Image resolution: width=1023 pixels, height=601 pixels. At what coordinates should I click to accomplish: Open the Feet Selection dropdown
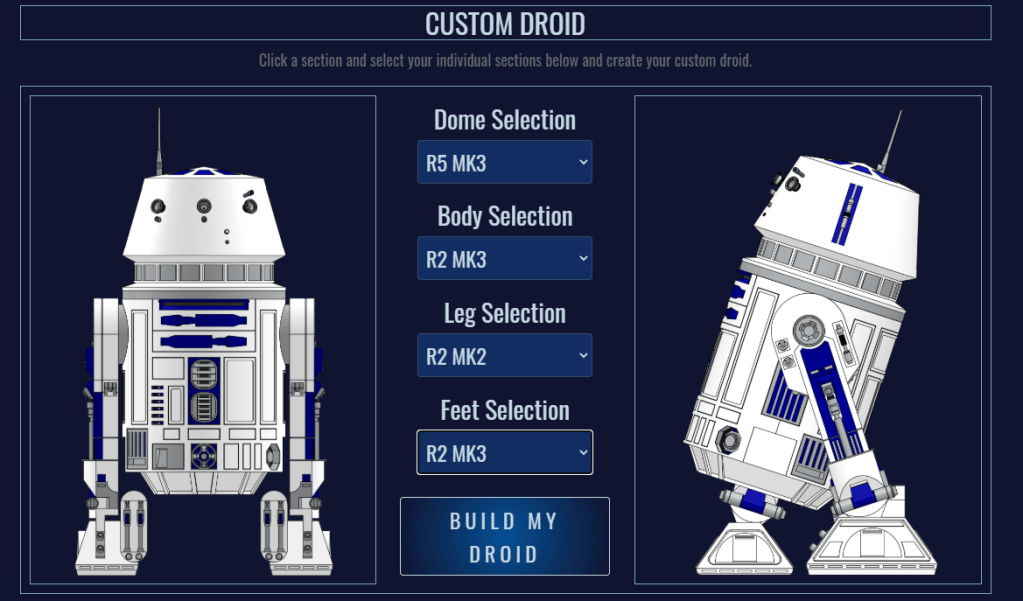(x=504, y=453)
